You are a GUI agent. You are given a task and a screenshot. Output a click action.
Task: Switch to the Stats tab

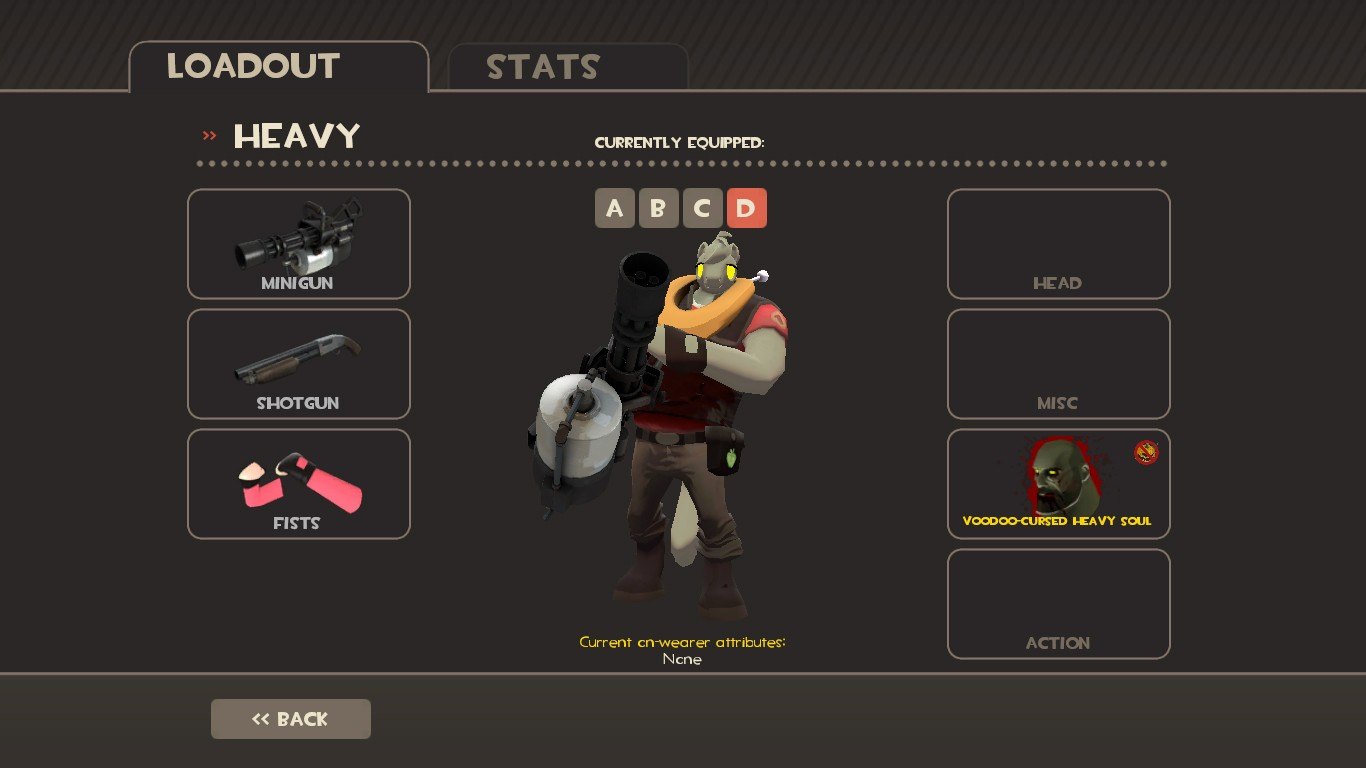click(x=567, y=67)
